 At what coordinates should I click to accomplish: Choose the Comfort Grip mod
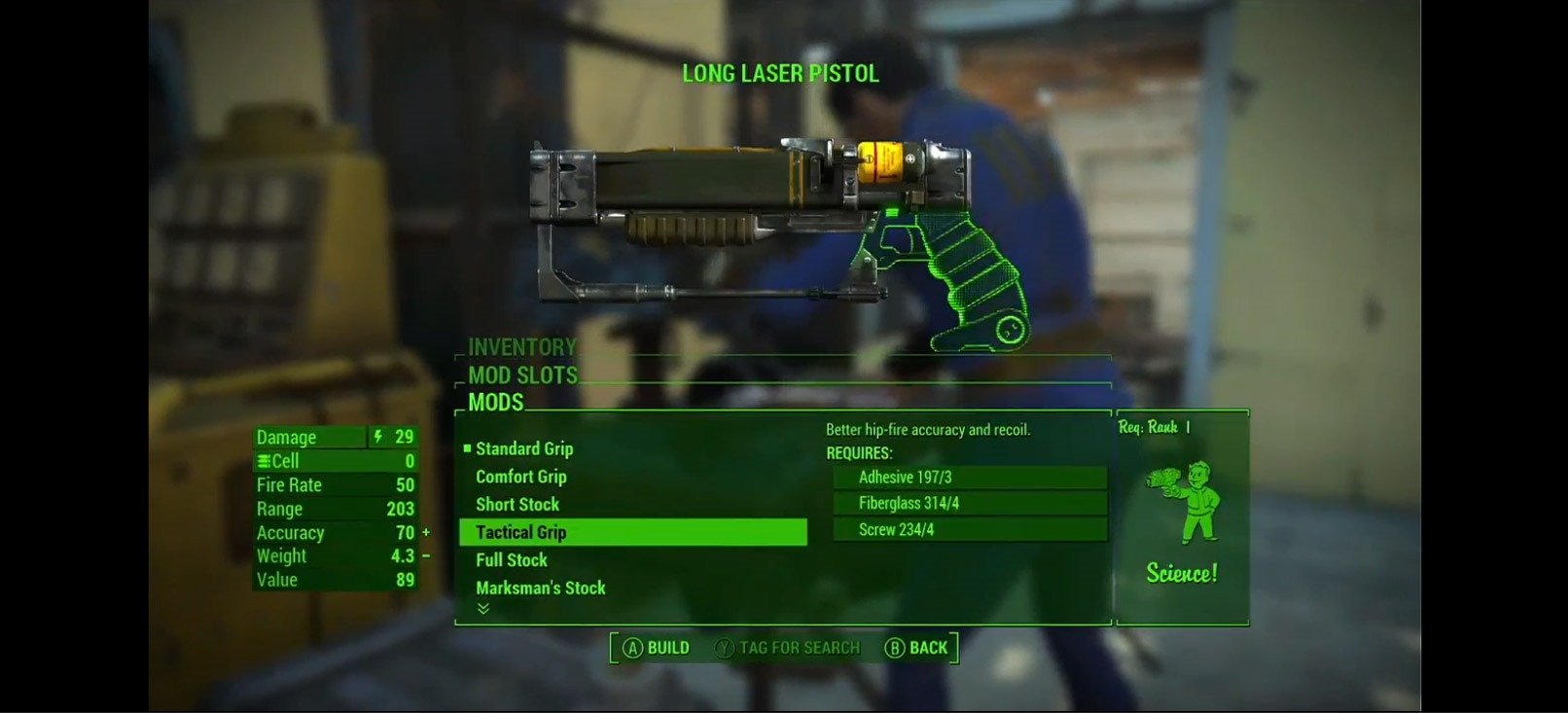click(521, 477)
